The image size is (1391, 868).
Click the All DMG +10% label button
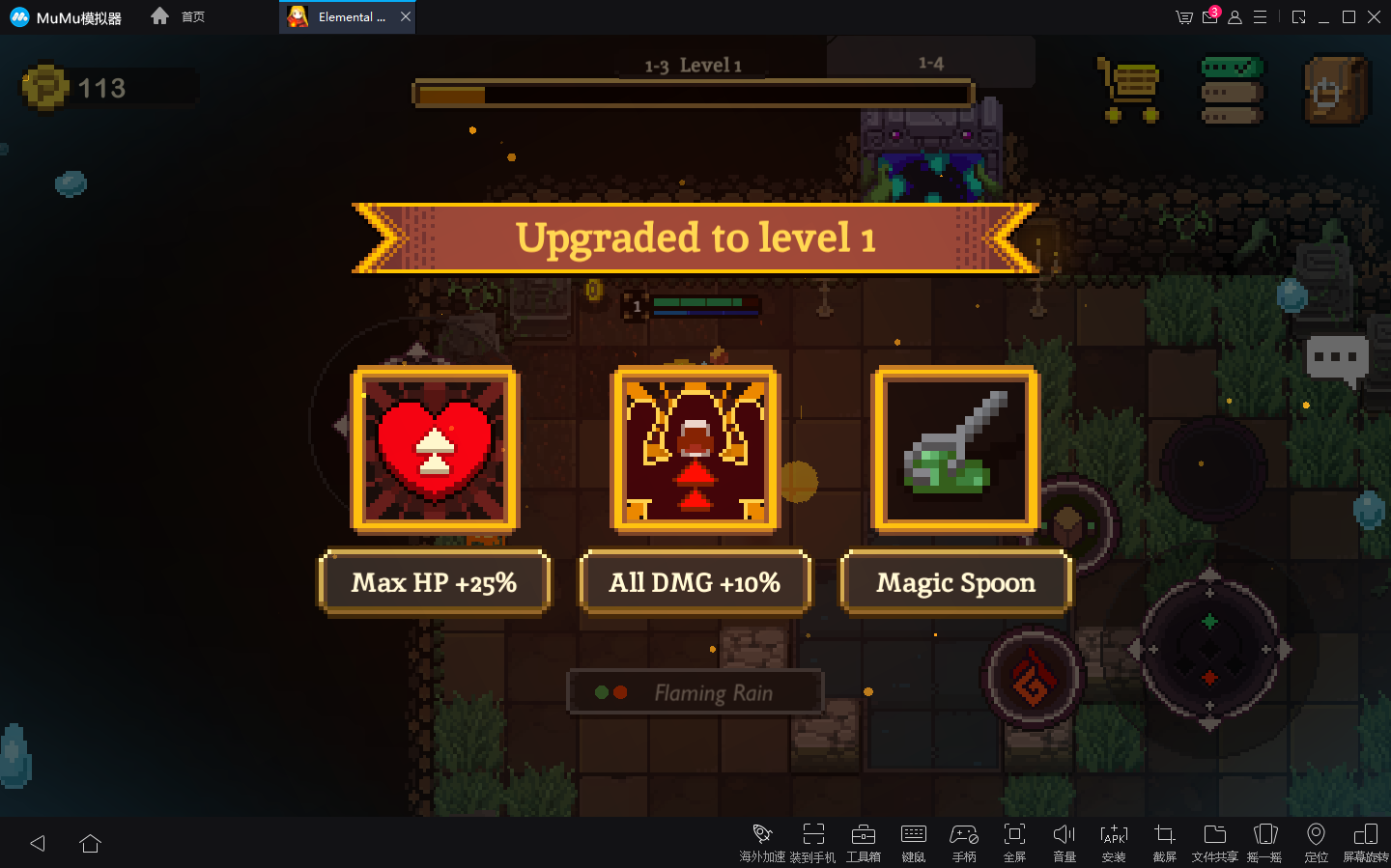click(x=695, y=582)
